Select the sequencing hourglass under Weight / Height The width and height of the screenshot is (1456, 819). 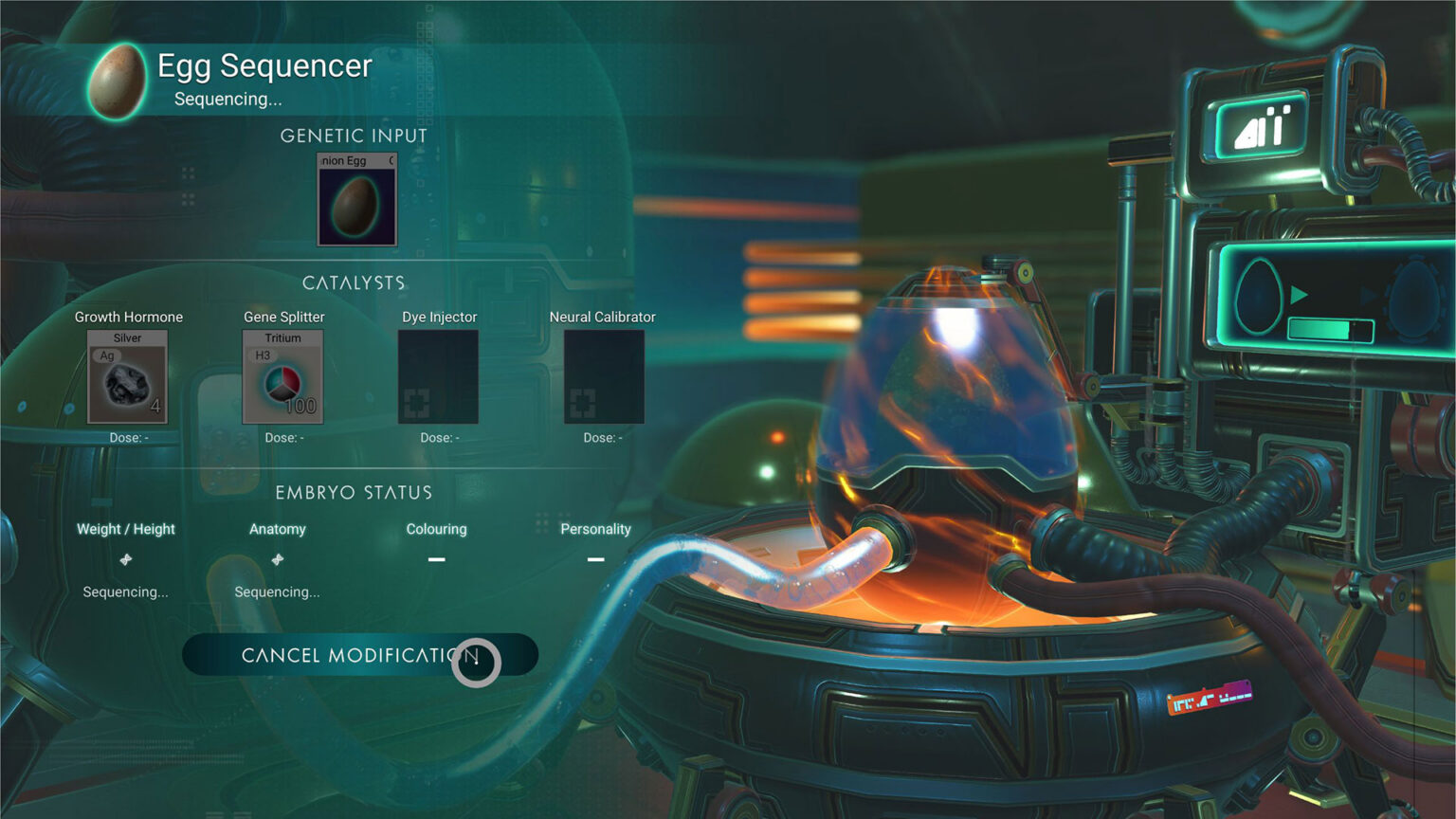(125, 559)
